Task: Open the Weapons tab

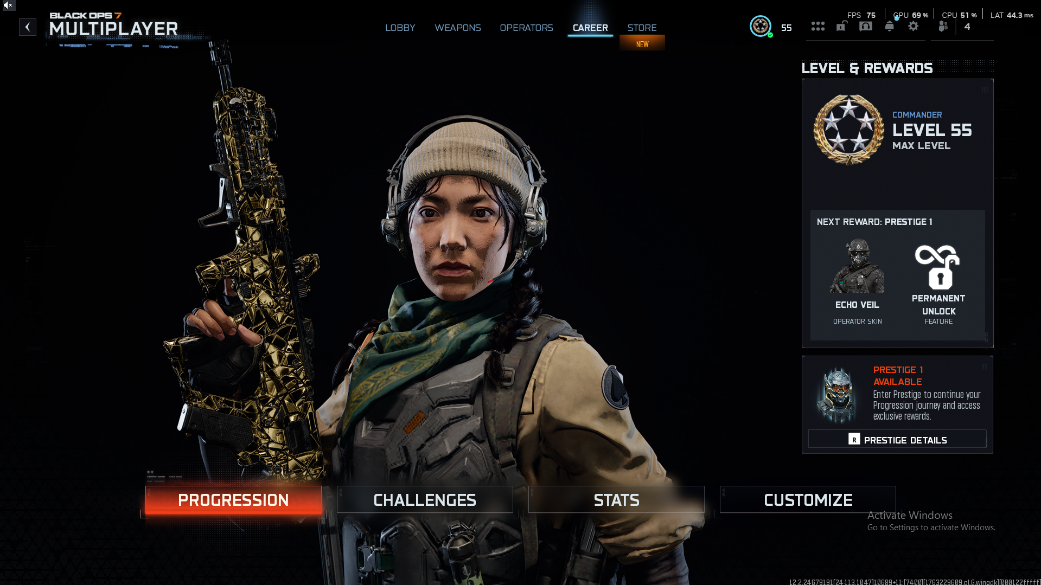Action: 457,28
